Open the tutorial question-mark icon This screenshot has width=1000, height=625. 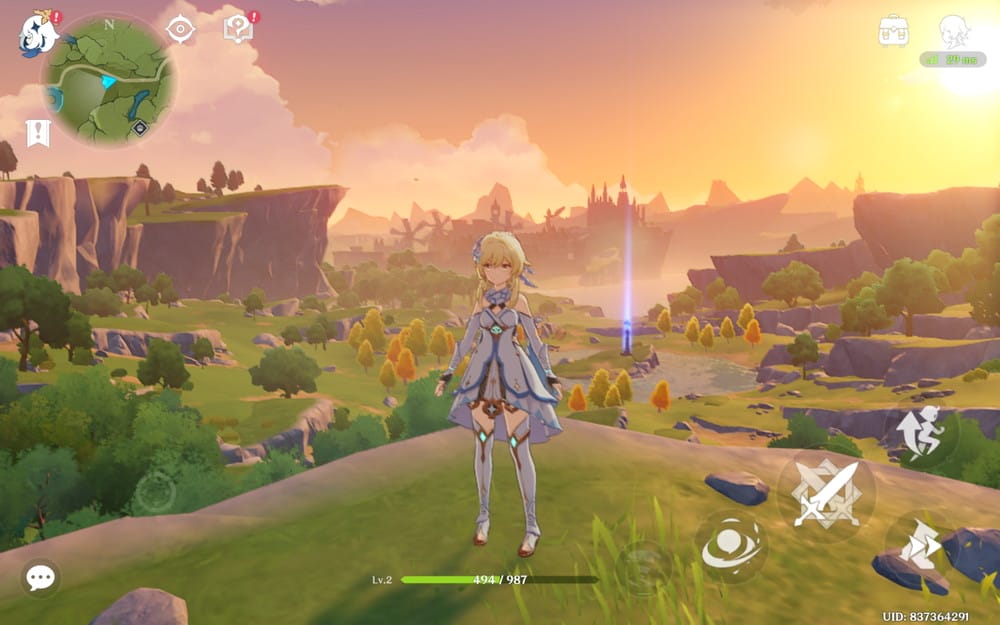[x=237, y=29]
